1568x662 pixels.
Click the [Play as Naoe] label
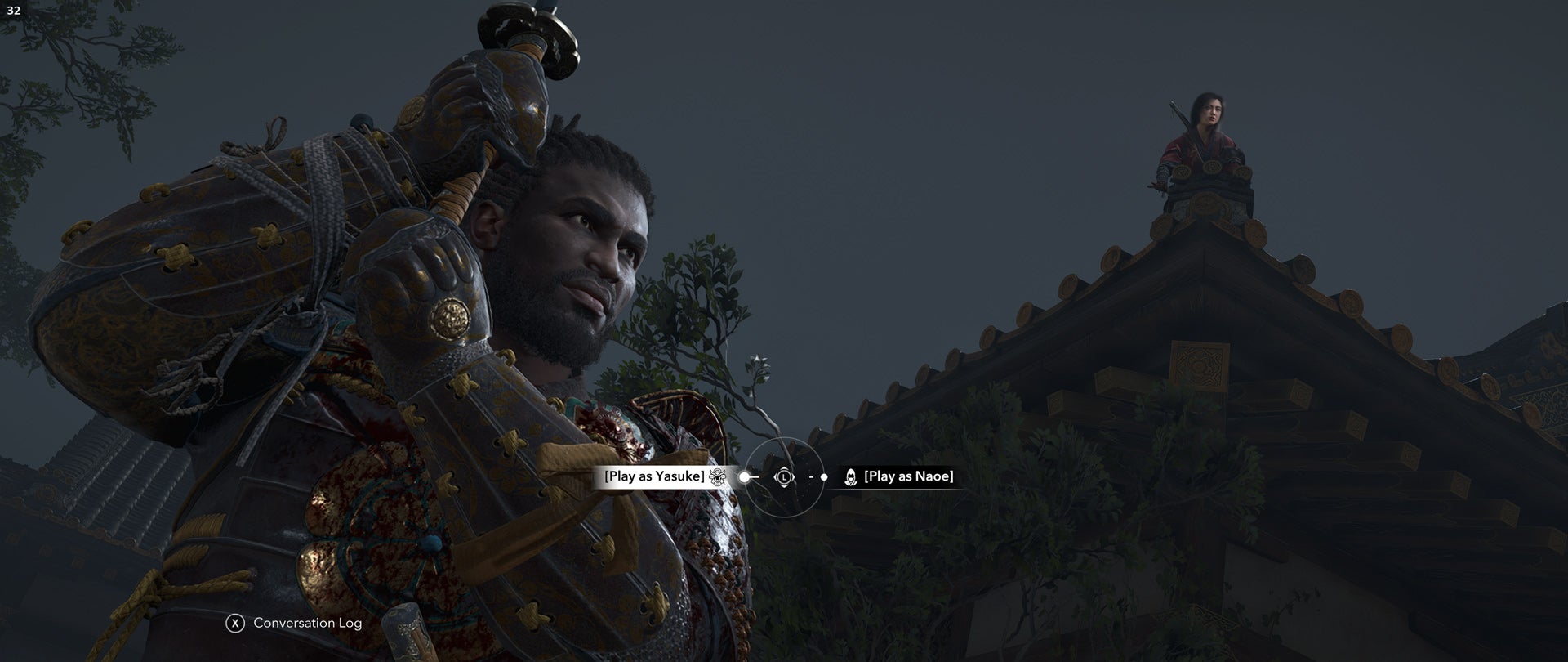(x=911, y=476)
